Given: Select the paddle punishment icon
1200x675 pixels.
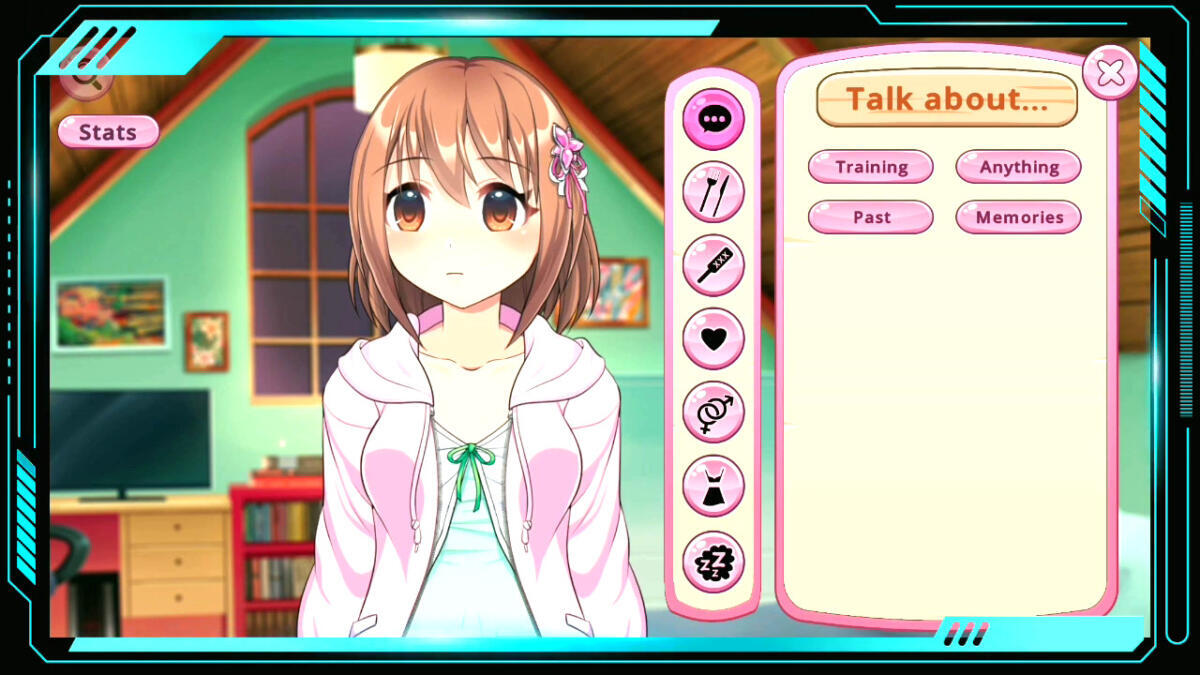Looking at the screenshot, I should tap(713, 265).
